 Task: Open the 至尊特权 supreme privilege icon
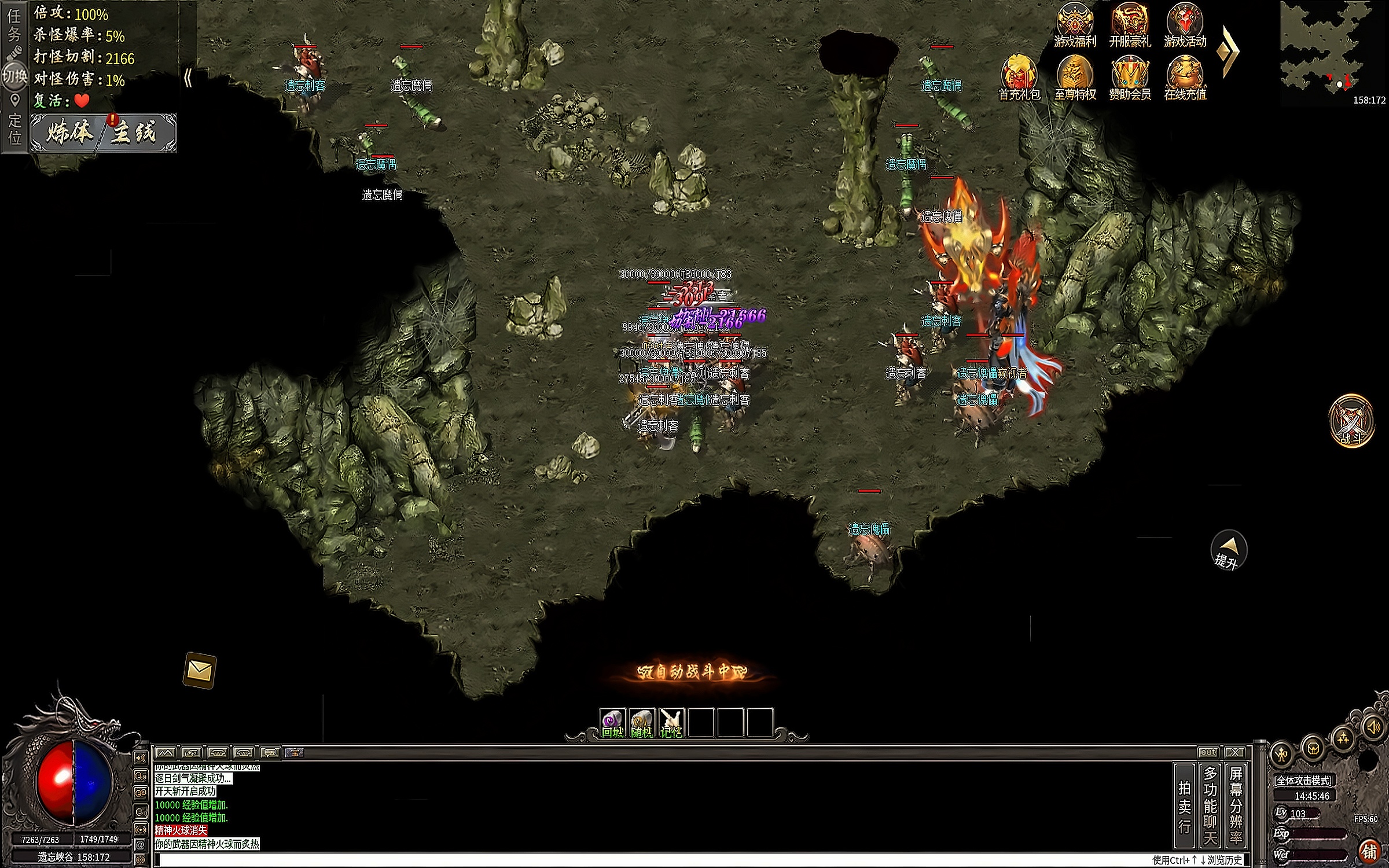click(x=1075, y=78)
